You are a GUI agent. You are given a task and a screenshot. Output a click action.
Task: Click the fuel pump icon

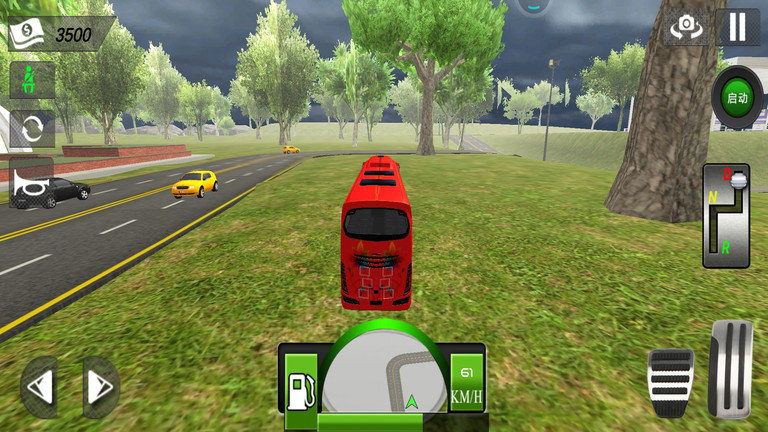tap(301, 389)
